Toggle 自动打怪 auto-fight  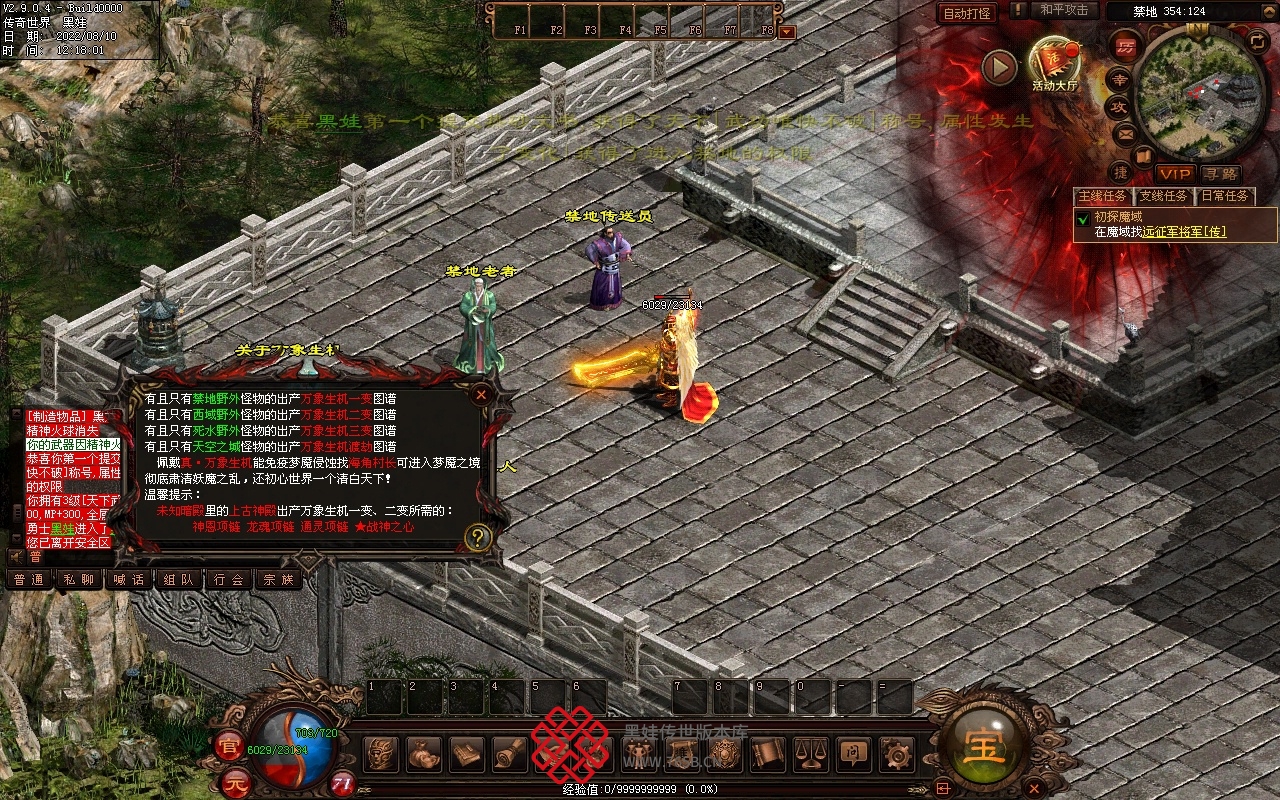coord(967,13)
